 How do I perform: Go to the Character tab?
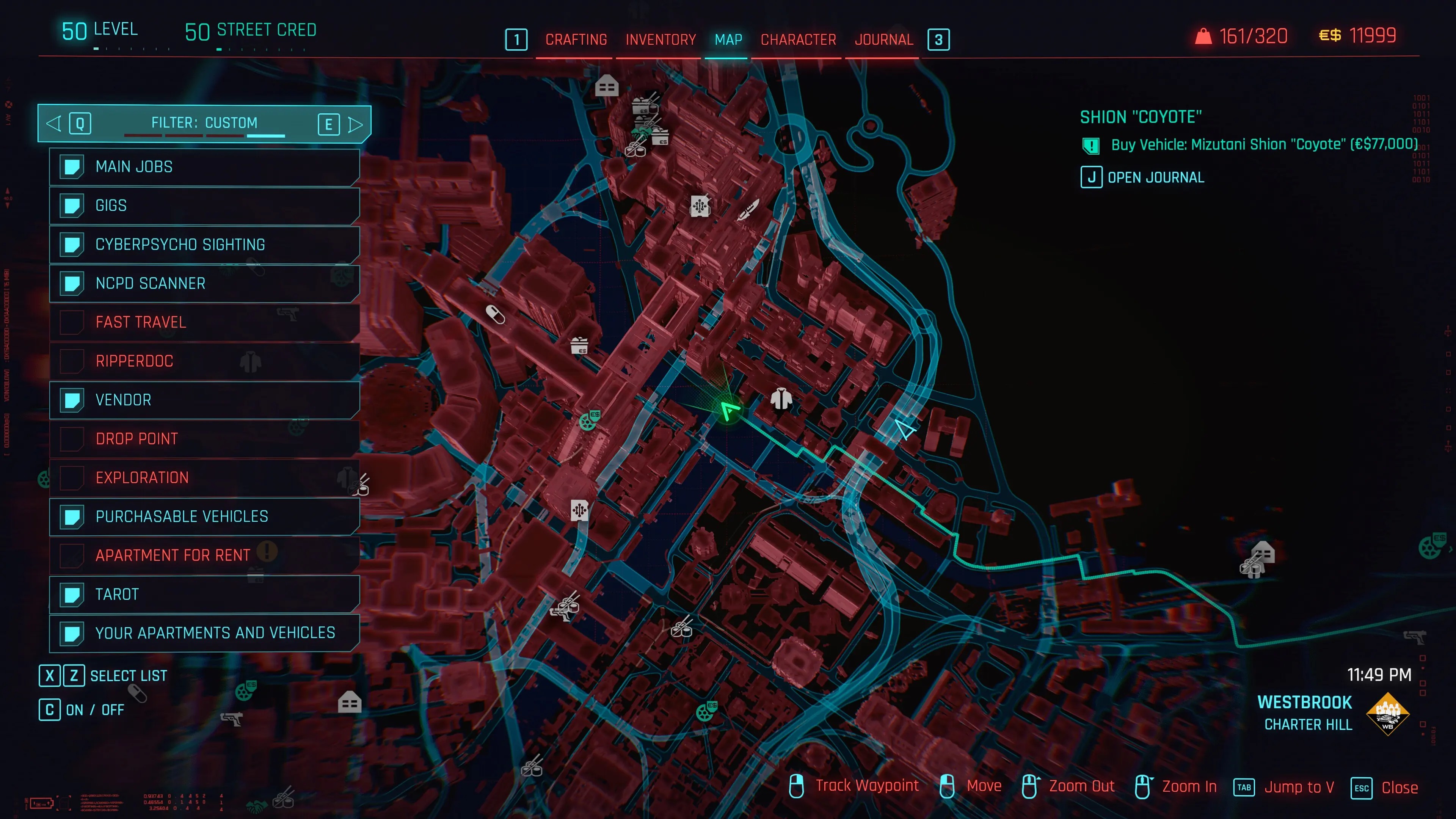pyautogui.click(x=797, y=39)
